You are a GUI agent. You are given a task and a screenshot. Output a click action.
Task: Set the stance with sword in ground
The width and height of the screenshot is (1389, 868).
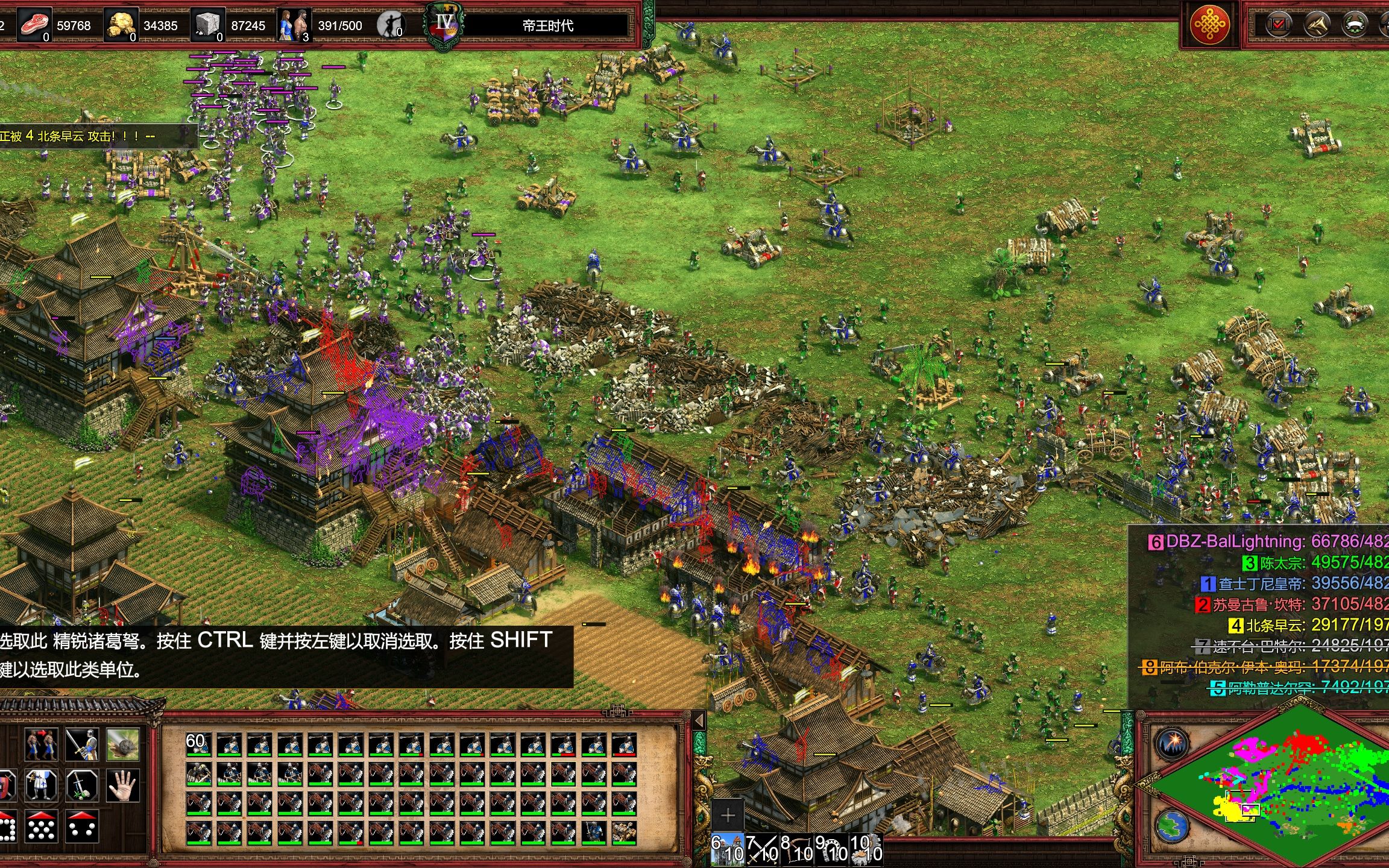(x=82, y=785)
